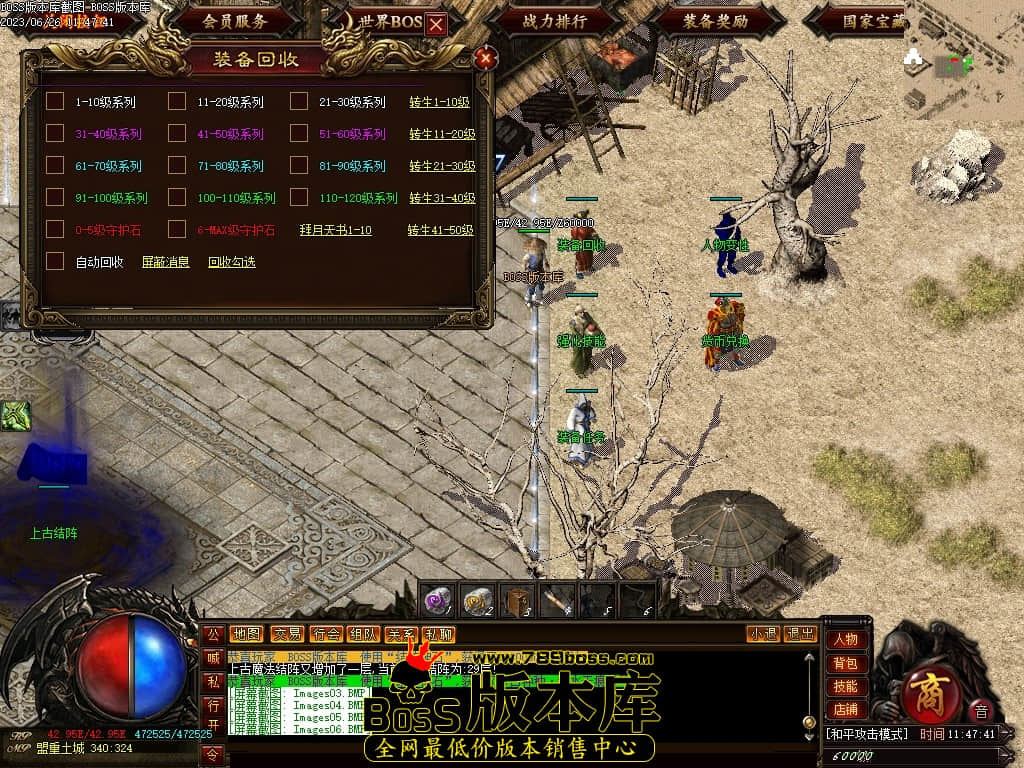
Task: Open the 背包 bag panel
Action: (845, 663)
